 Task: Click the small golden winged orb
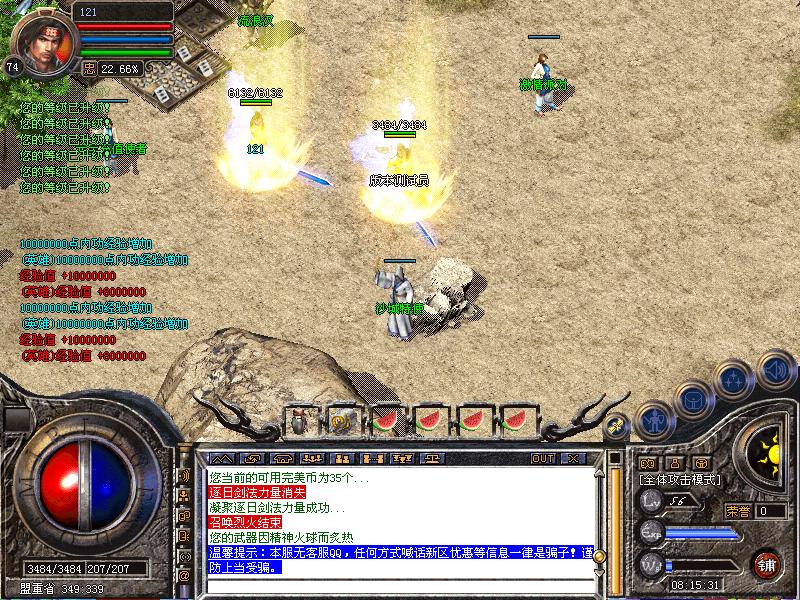617,424
